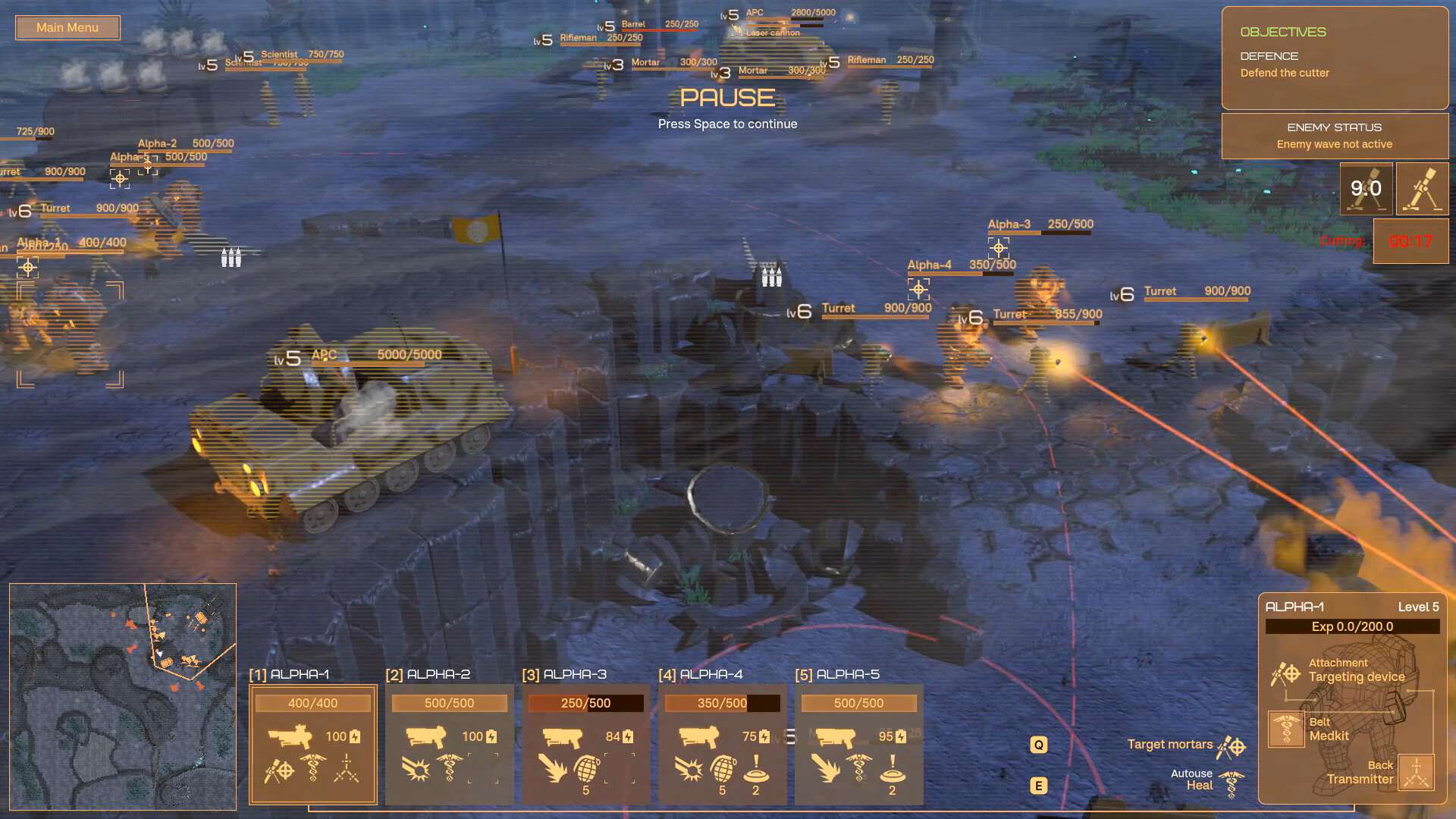This screenshot has height=819, width=1456.
Task: Select the ALPHA-5 squad card
Action: click(858, 743)
